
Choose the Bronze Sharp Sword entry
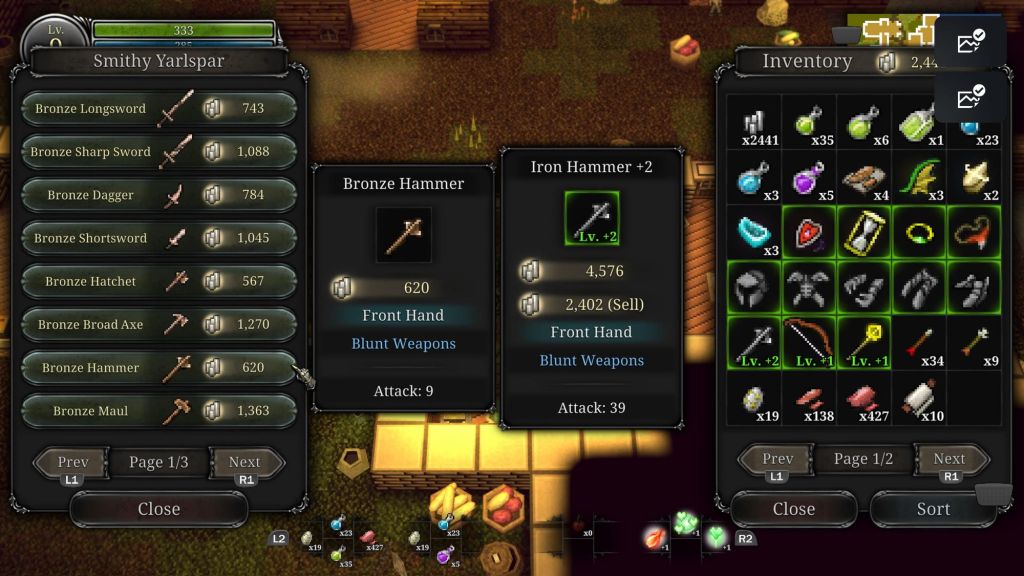158,152
